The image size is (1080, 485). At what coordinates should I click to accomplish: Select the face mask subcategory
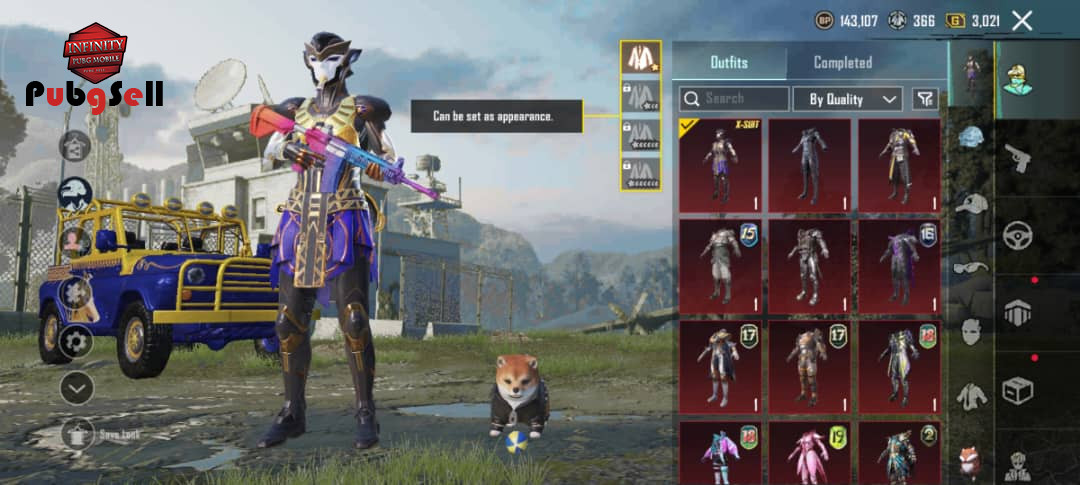point(971,331)
